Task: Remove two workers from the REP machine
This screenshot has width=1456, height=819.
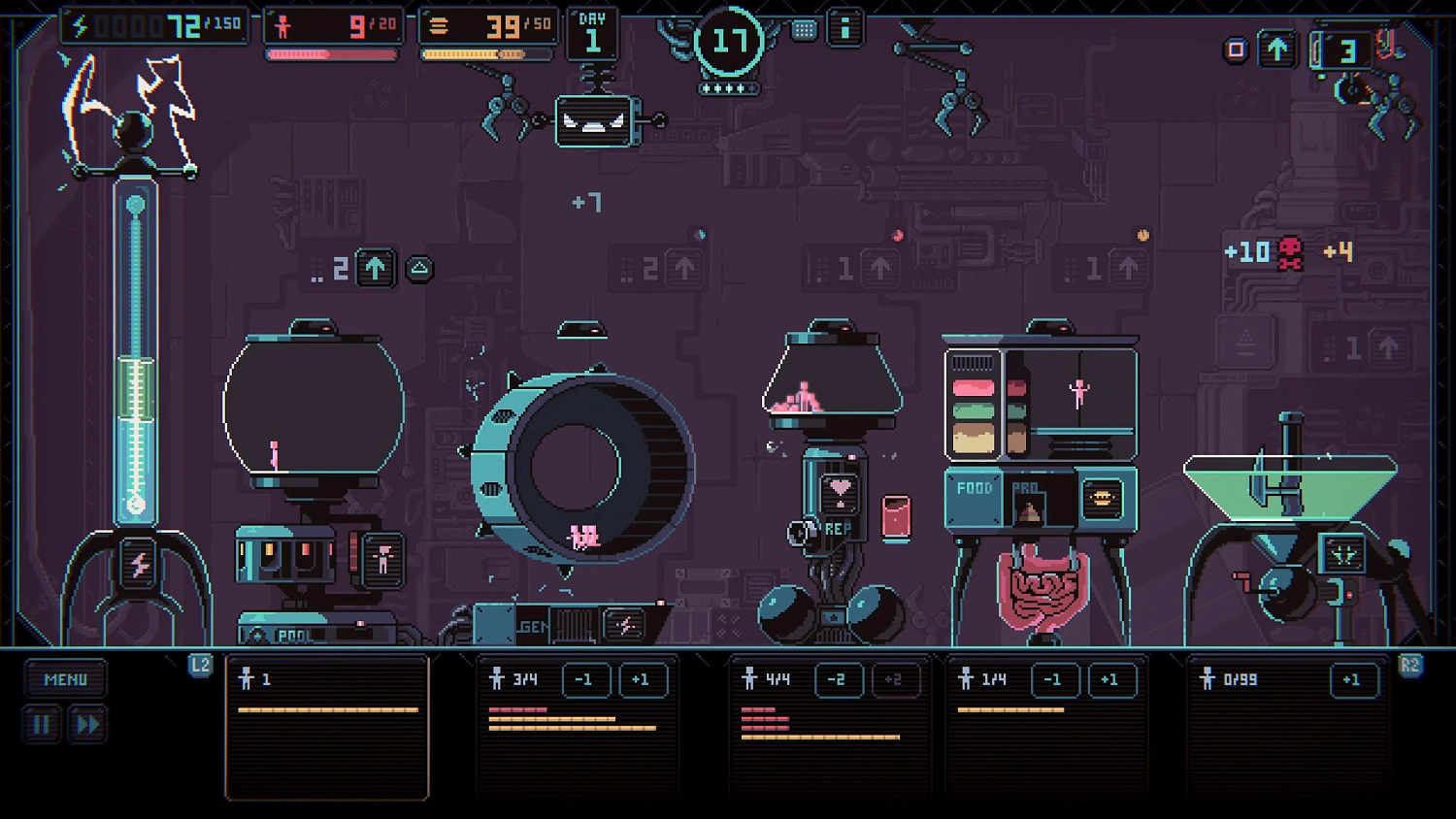Action: (837, 680)
